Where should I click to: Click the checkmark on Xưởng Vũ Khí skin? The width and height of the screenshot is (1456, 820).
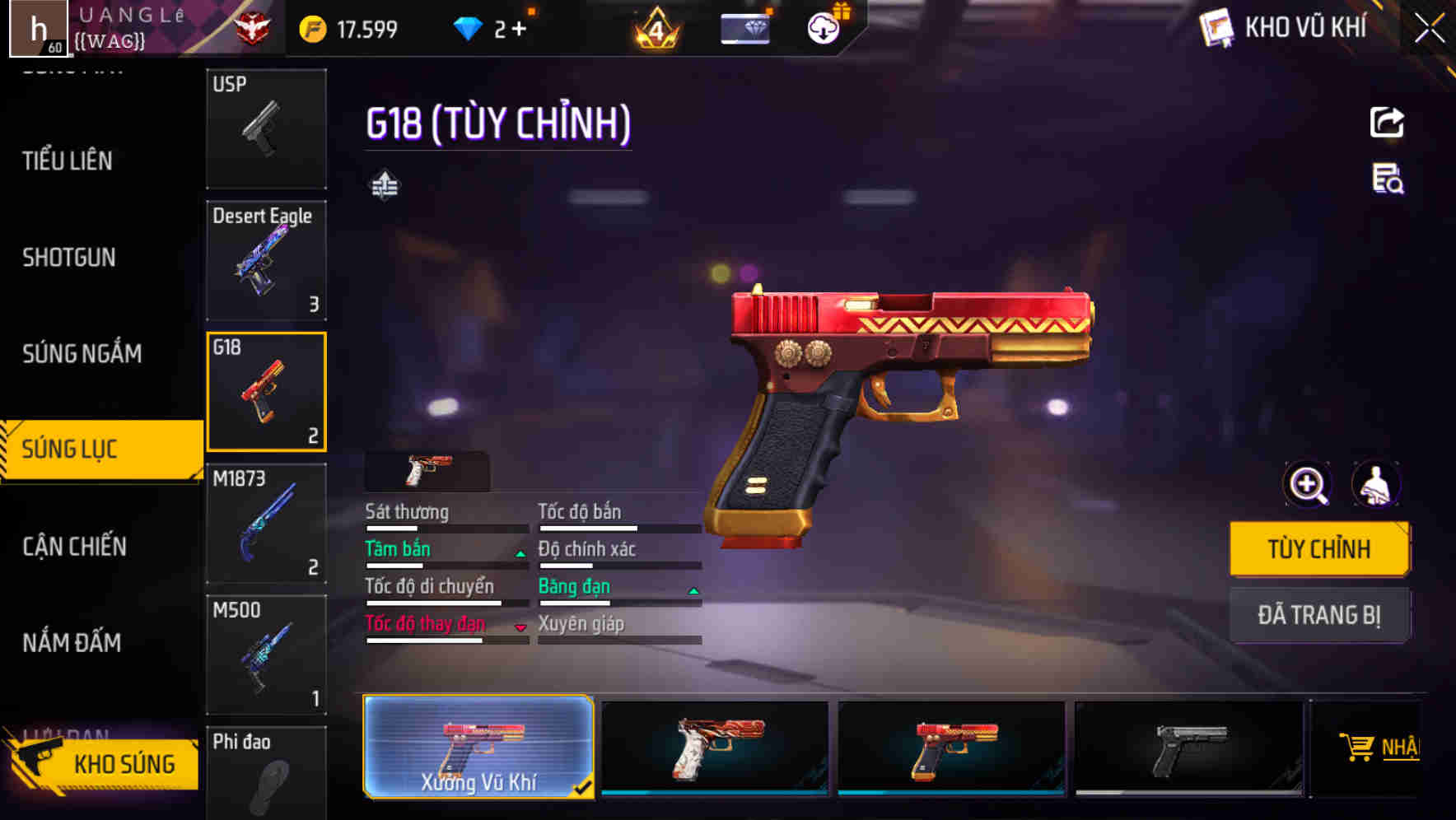pyautogui.click(x=584, y=788)
